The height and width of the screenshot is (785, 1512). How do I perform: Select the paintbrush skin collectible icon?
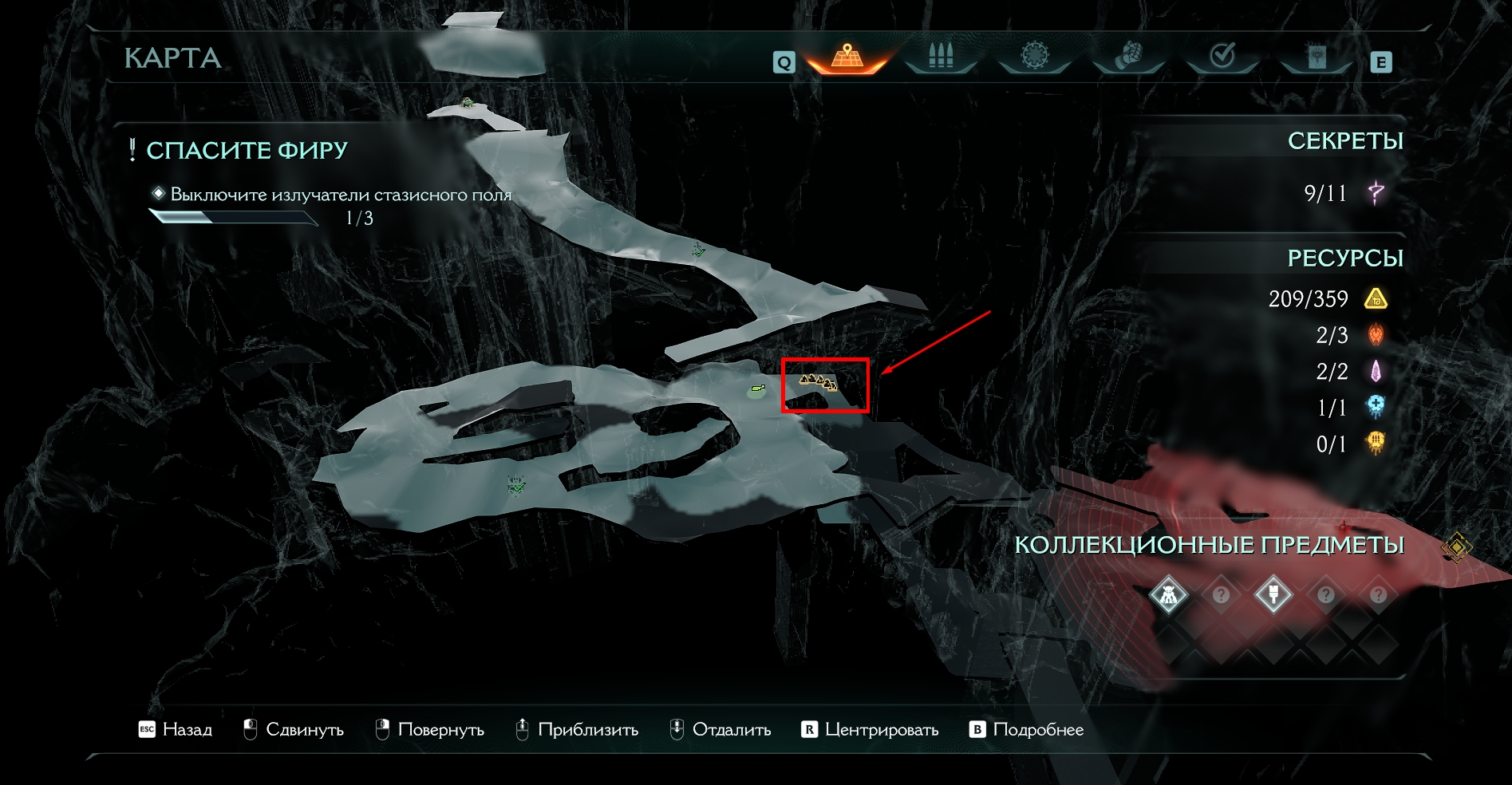[1273, 595]
